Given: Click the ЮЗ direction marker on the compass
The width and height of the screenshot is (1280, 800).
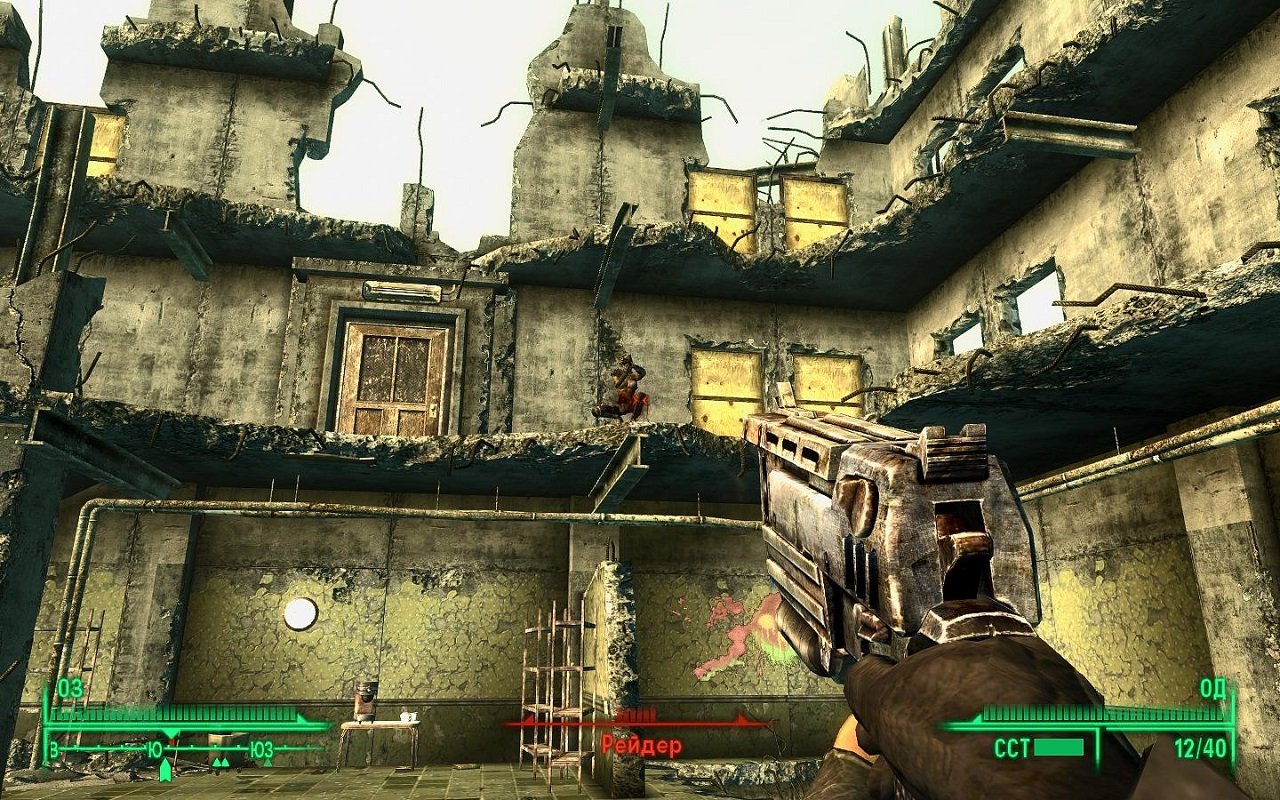Looking at the screenshot, I should click(261, 748).
